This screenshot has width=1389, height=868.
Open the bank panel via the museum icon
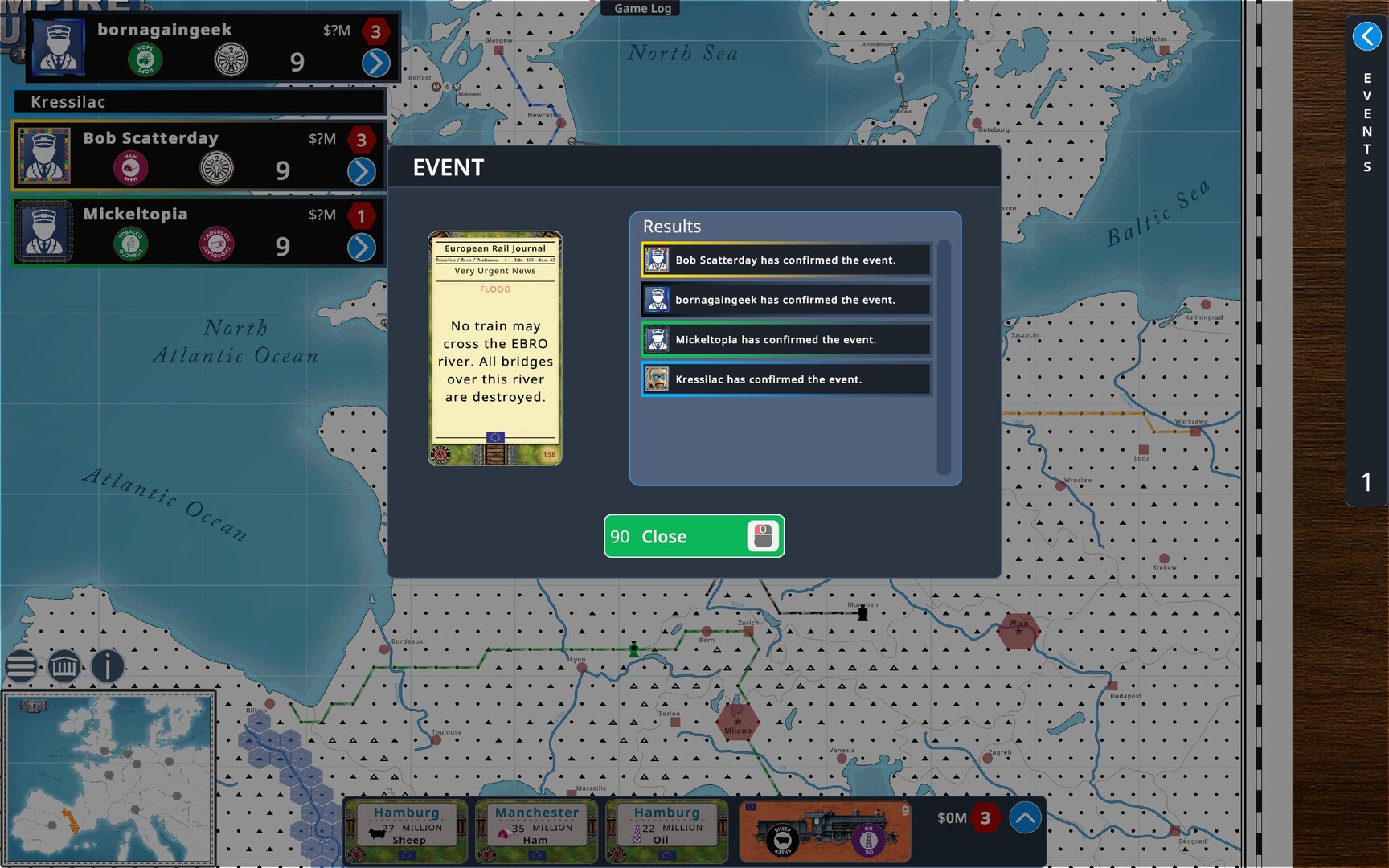click(64, 666)
